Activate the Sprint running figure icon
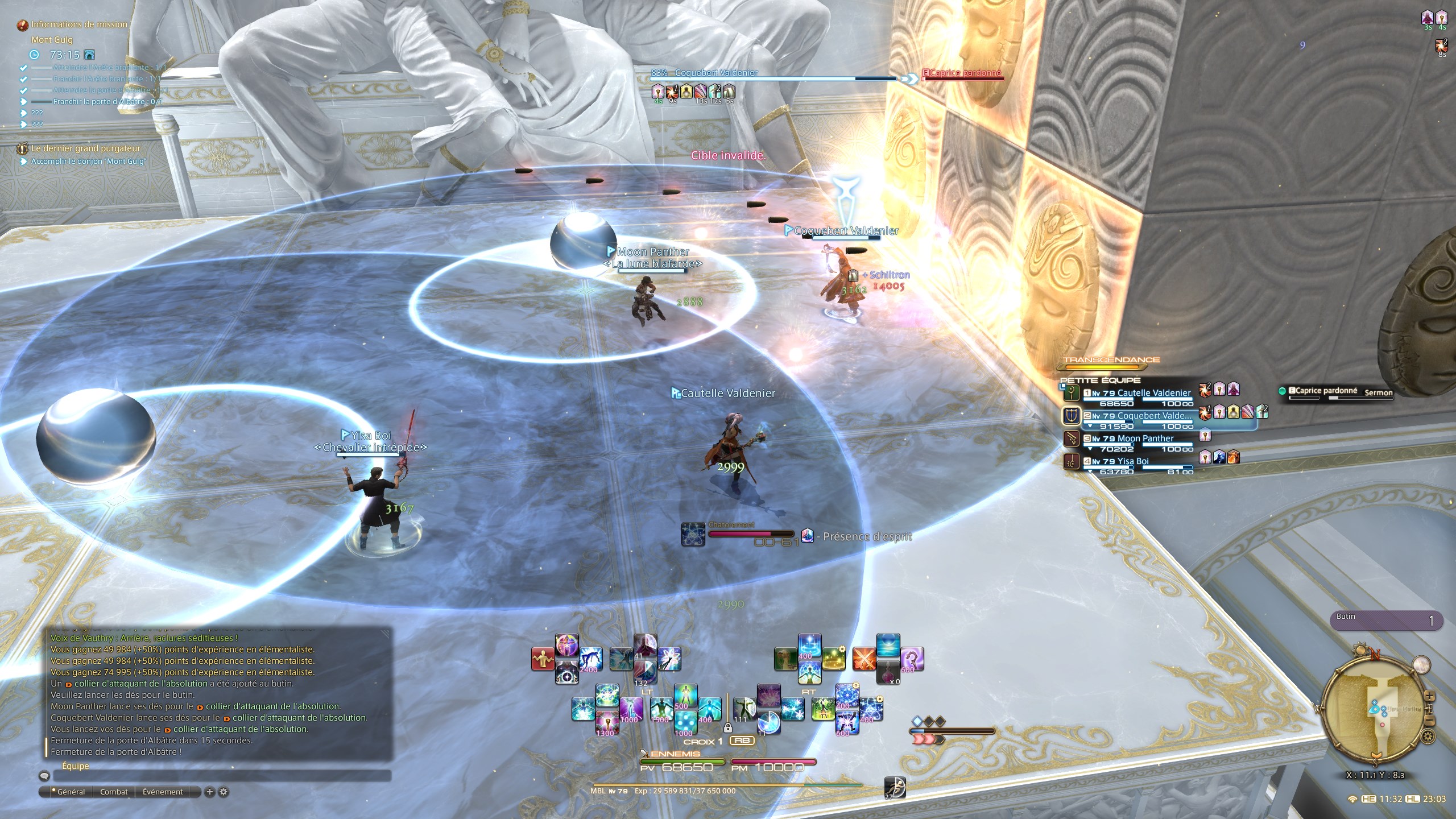 [895, 788]
